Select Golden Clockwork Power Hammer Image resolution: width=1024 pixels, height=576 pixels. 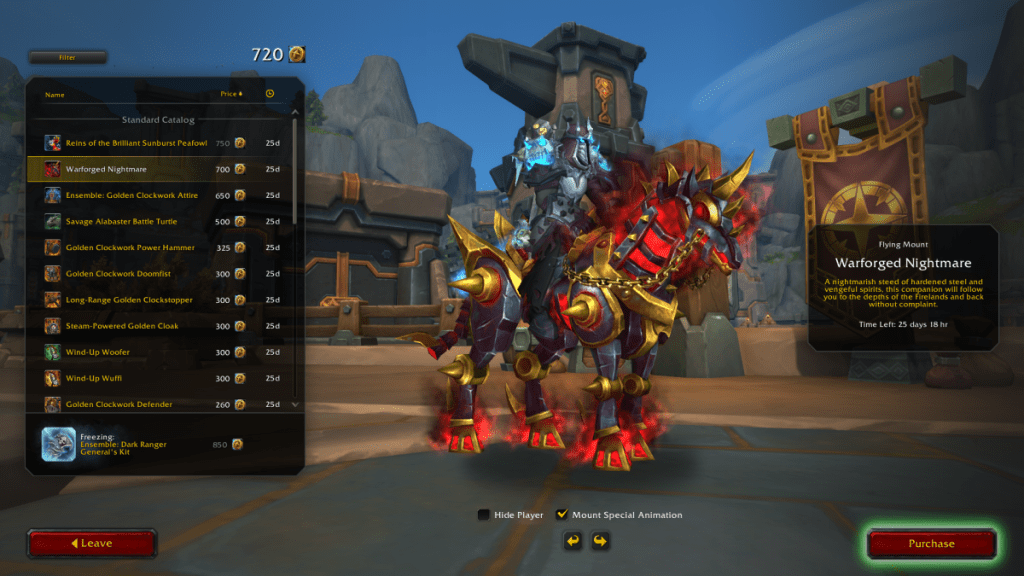pos(130,247)
